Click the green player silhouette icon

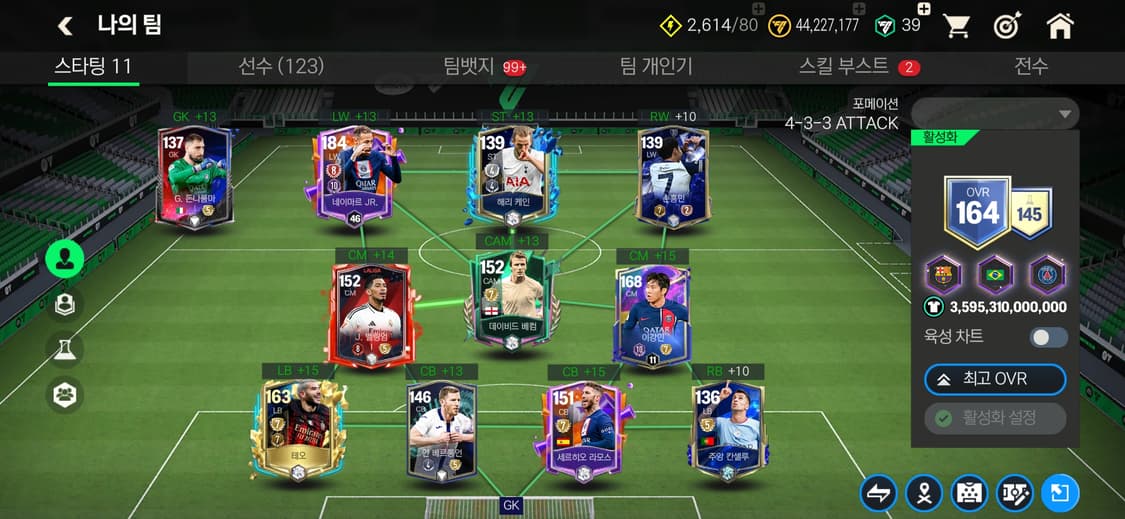[x=65, y=259]
